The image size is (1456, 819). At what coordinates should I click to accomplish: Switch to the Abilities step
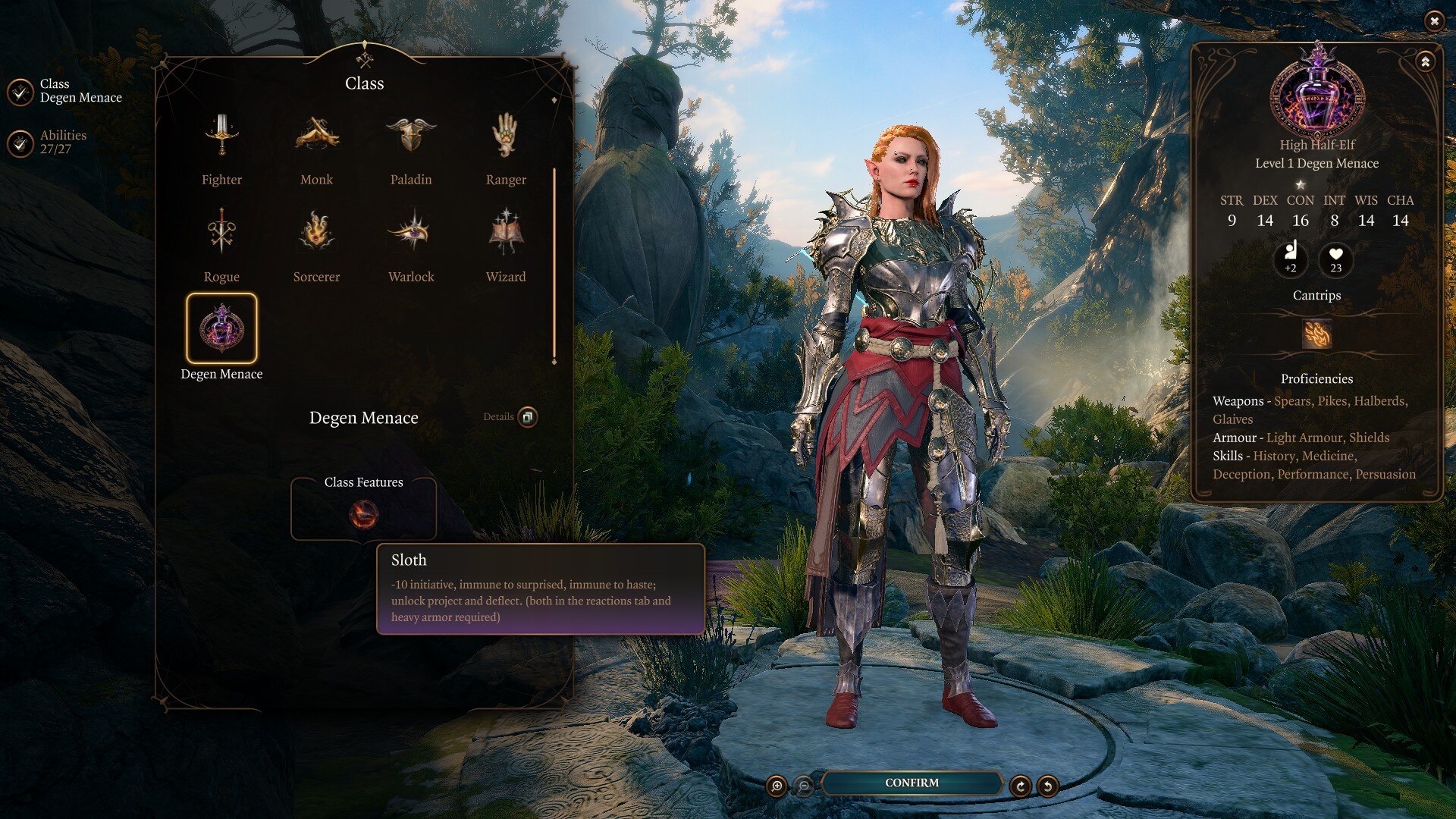(20, 143)
